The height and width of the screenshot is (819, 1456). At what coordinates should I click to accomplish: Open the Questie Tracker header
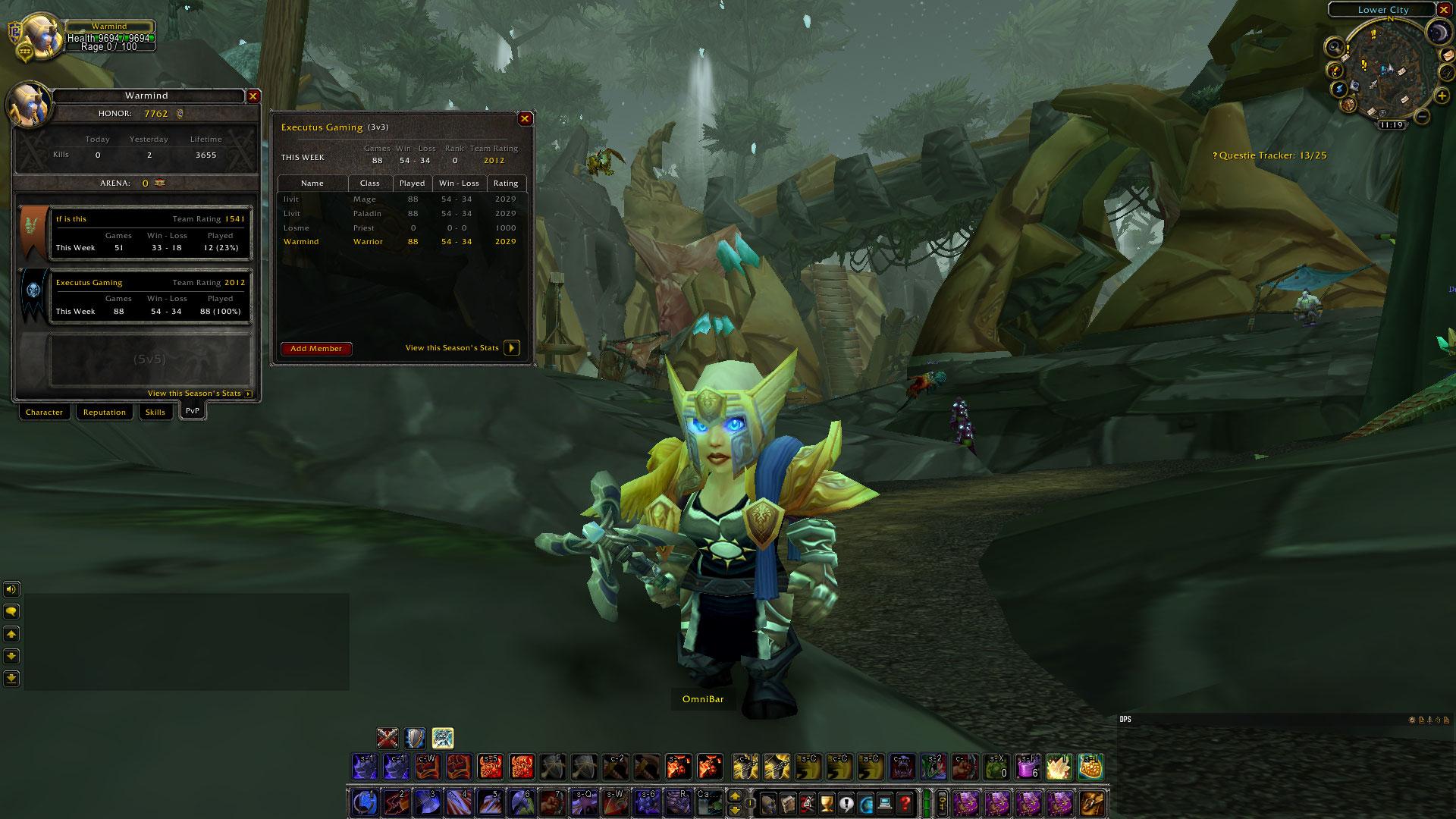[1272, 155]
